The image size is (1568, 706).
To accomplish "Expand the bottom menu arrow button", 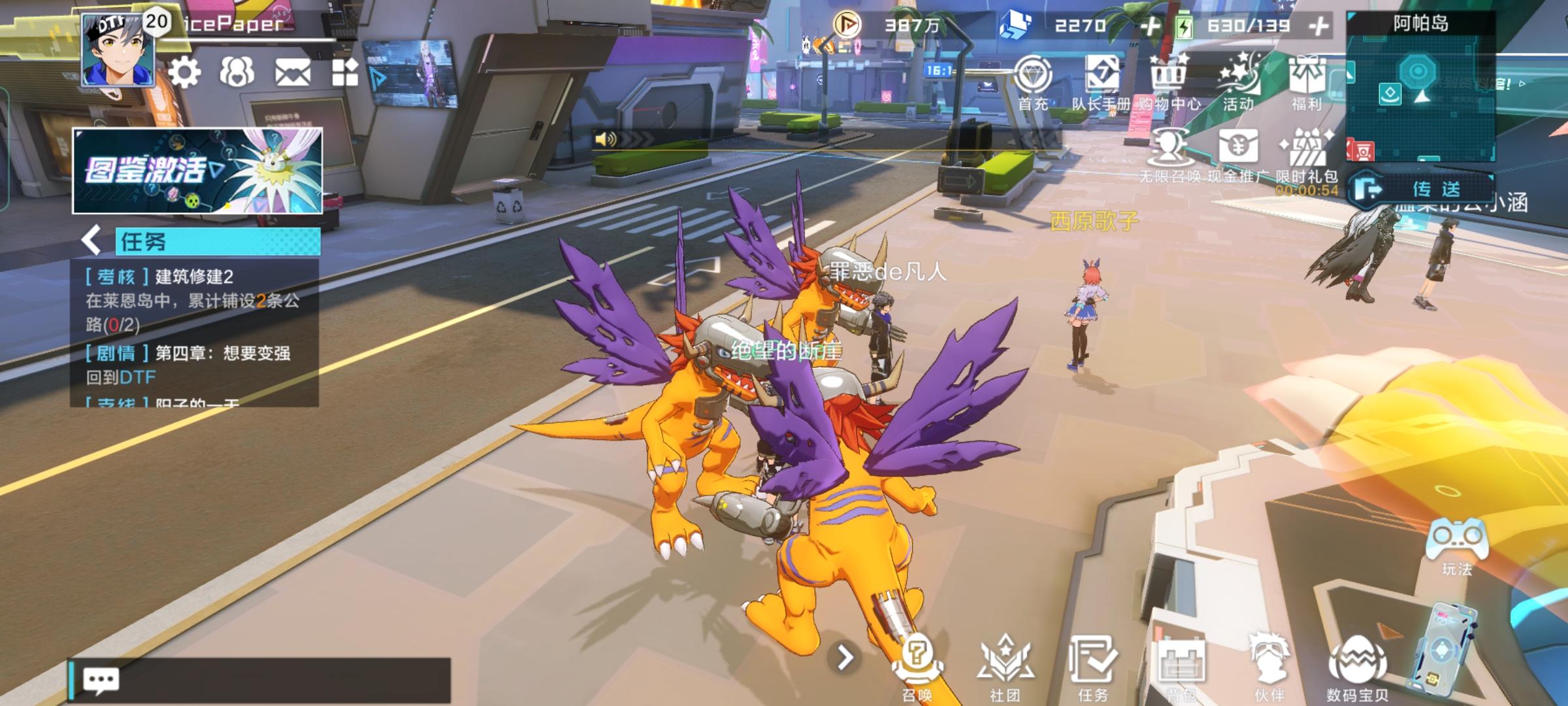I will pos(845,658).
